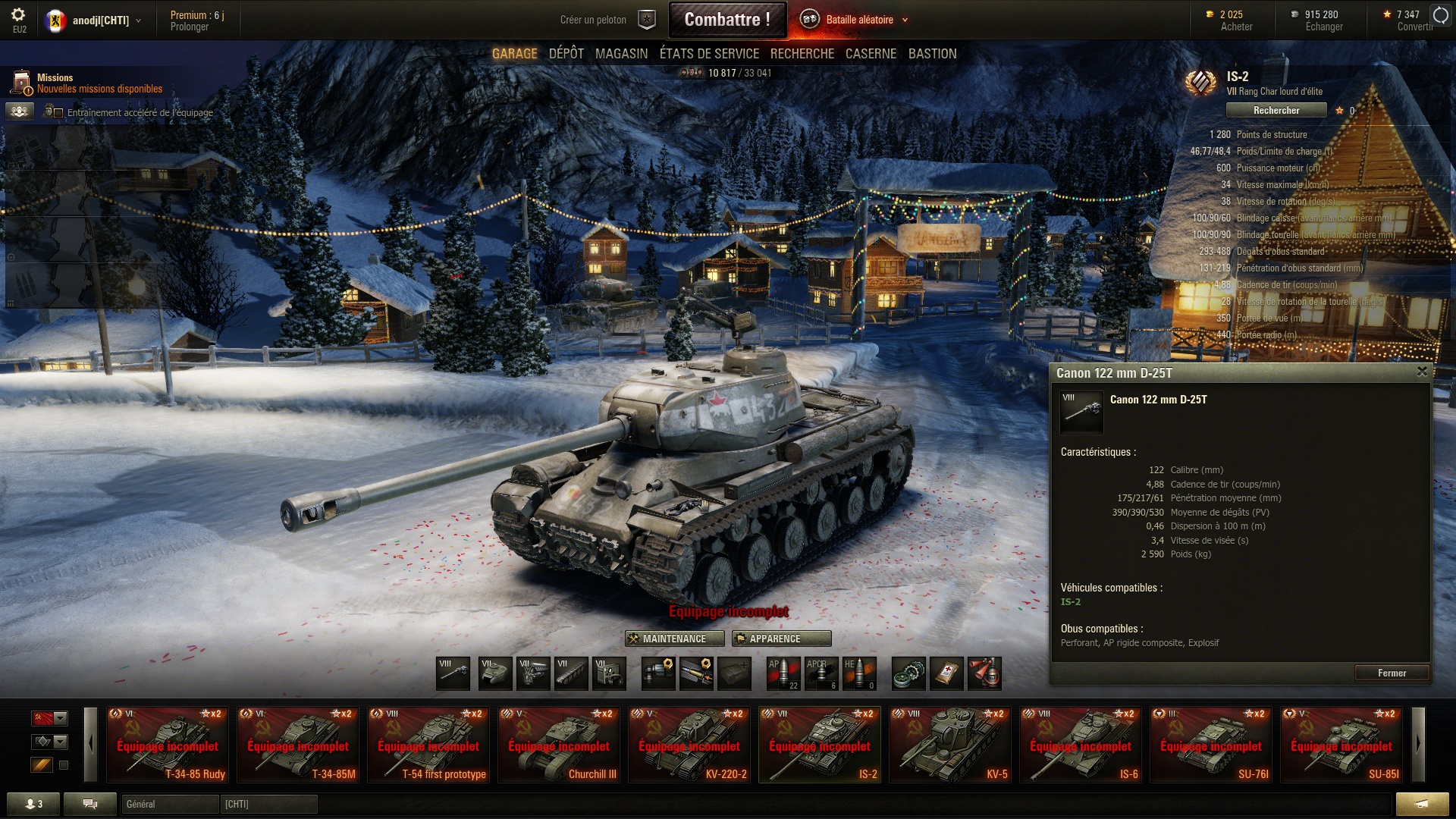The image size is (1456, 819).
Task: Select the IS-6 tank thumbnail
Action: 1080,744
